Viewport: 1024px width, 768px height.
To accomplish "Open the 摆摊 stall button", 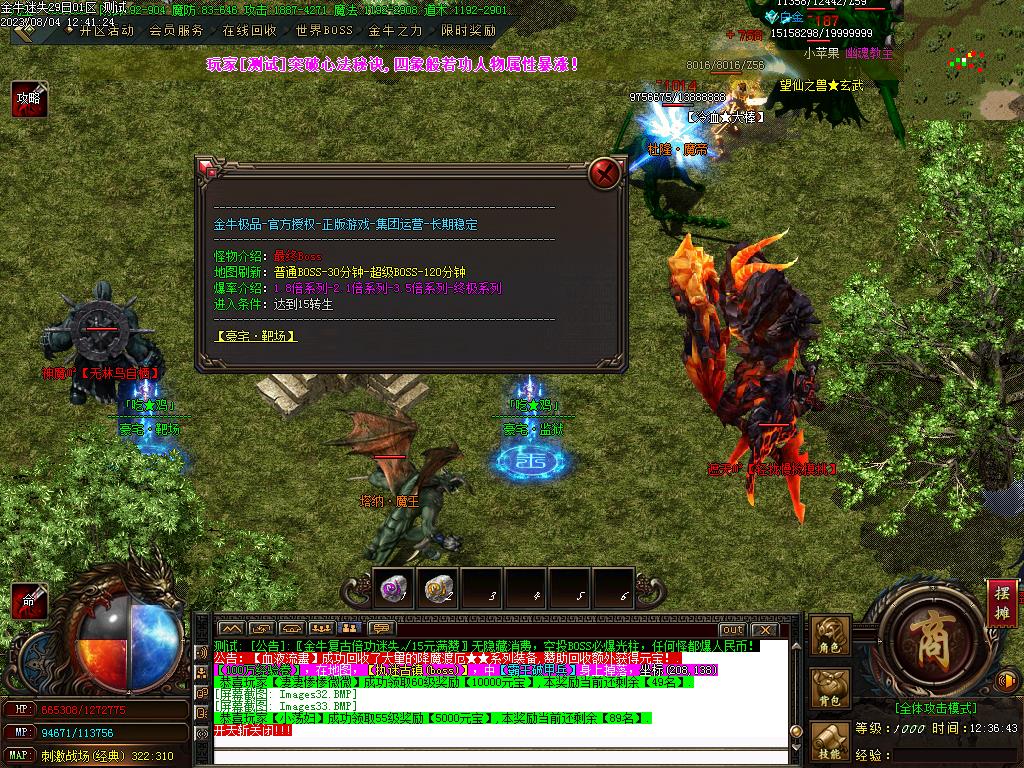I will click(1002, 603).
